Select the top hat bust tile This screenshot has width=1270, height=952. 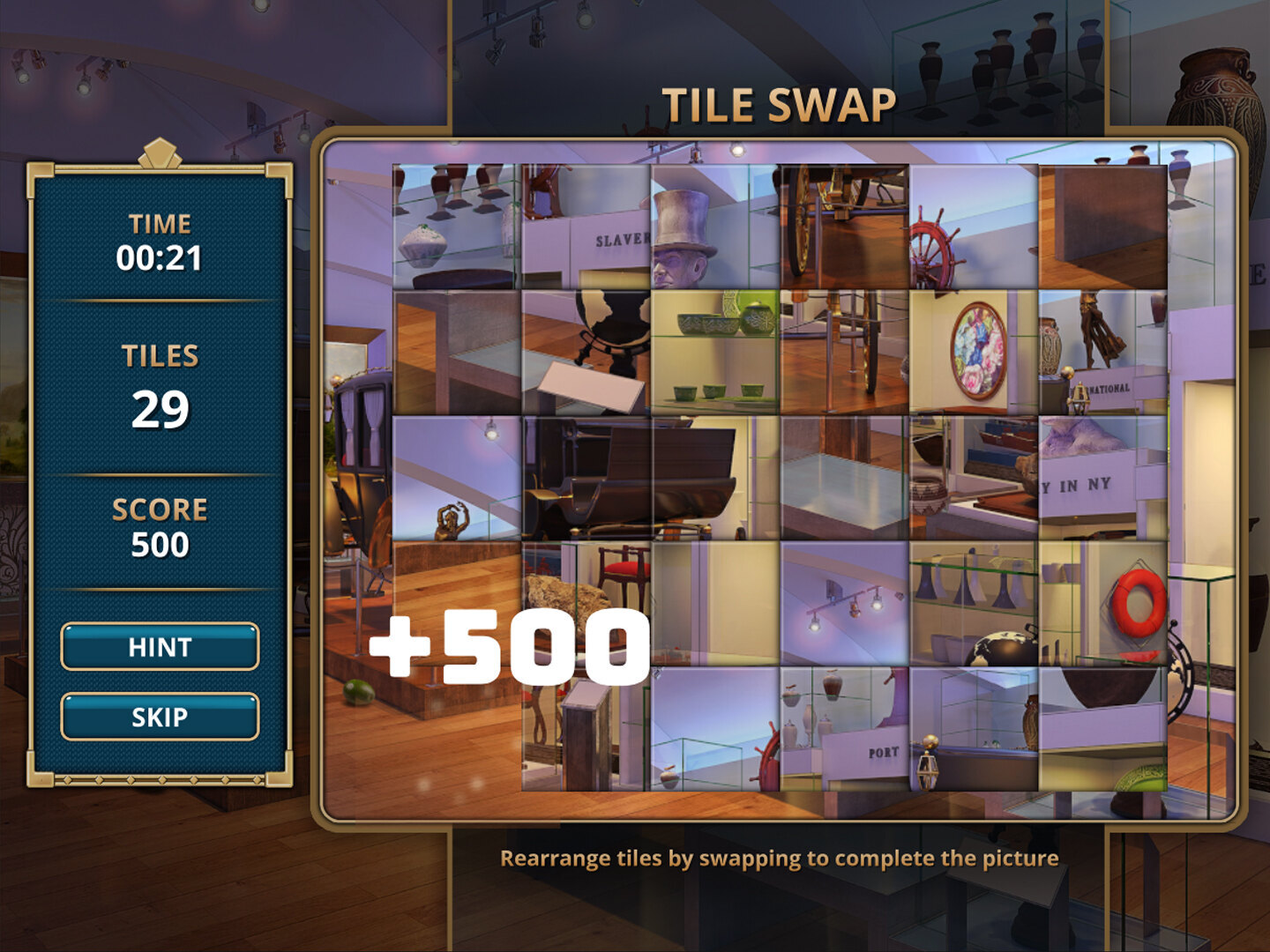click(x=714, y=227)
